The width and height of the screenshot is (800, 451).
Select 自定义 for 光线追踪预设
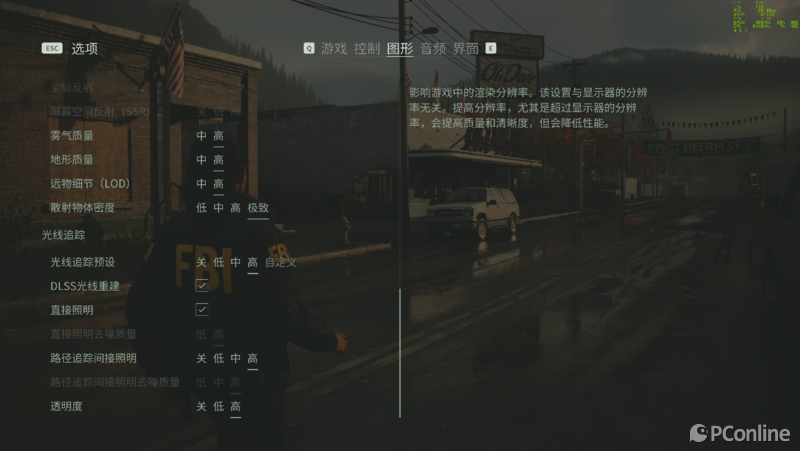click(281, 262)
